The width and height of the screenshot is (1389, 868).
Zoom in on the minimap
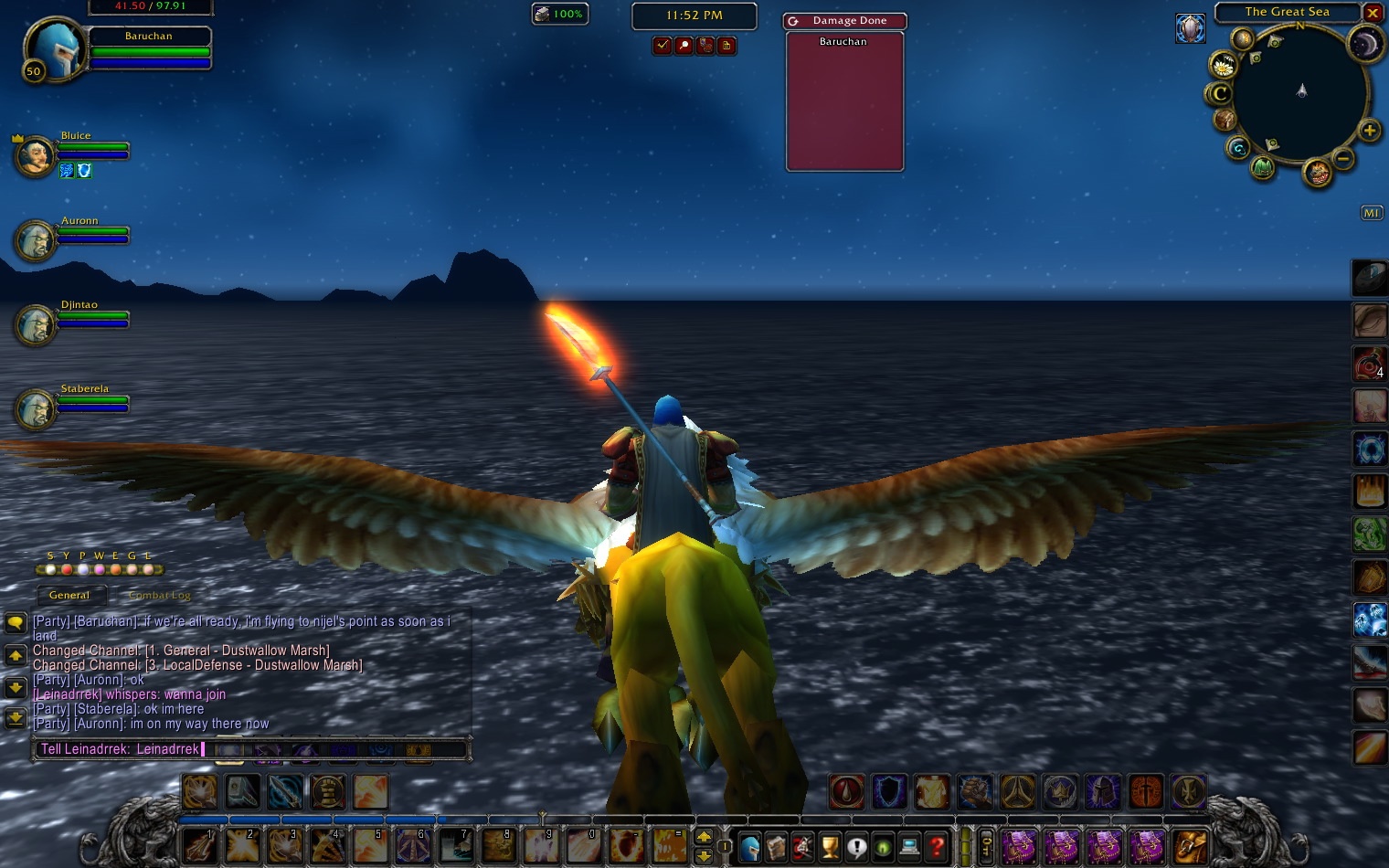point(1369,131)
